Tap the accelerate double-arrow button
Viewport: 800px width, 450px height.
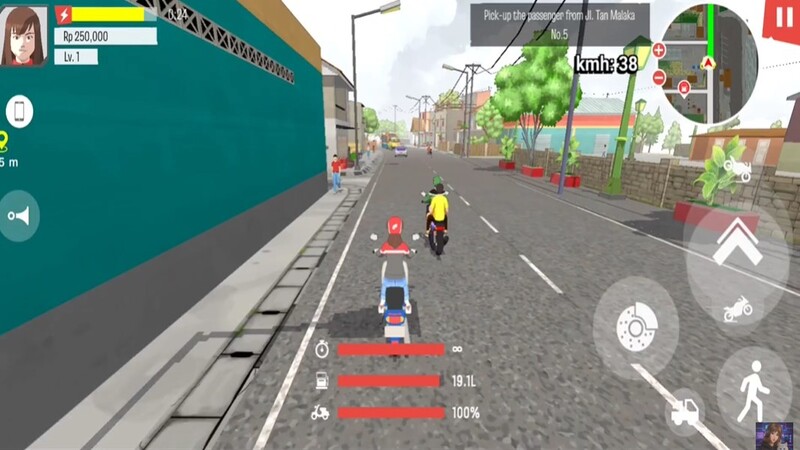tap(738, 243)
